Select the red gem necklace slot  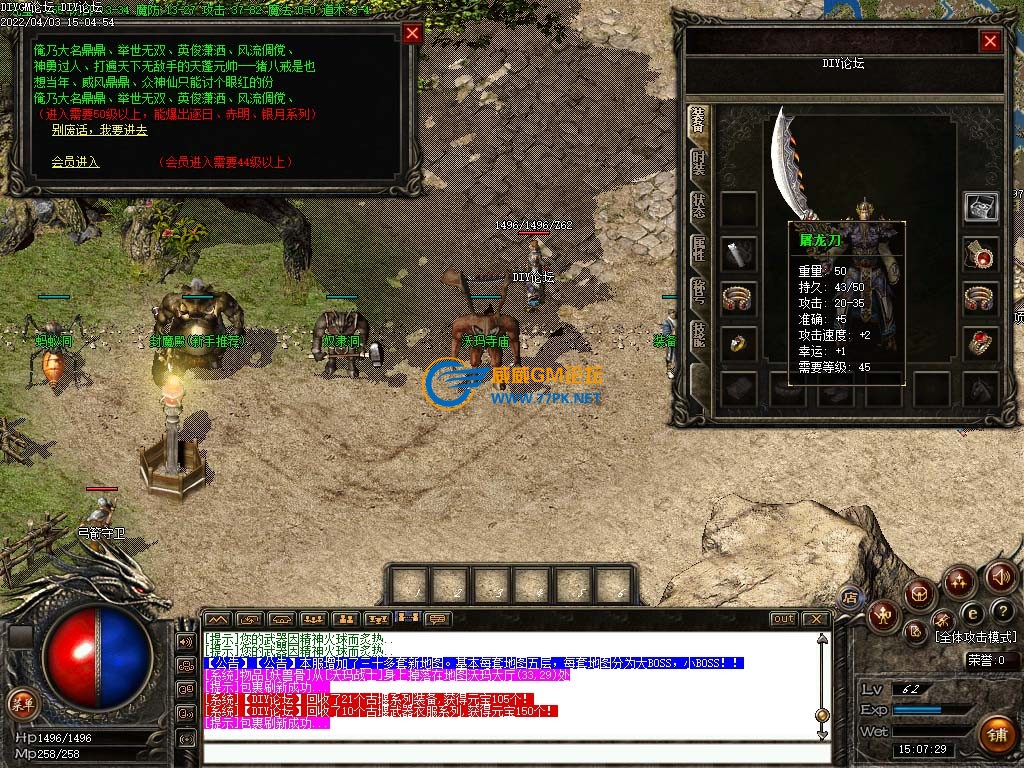[980, 254]
